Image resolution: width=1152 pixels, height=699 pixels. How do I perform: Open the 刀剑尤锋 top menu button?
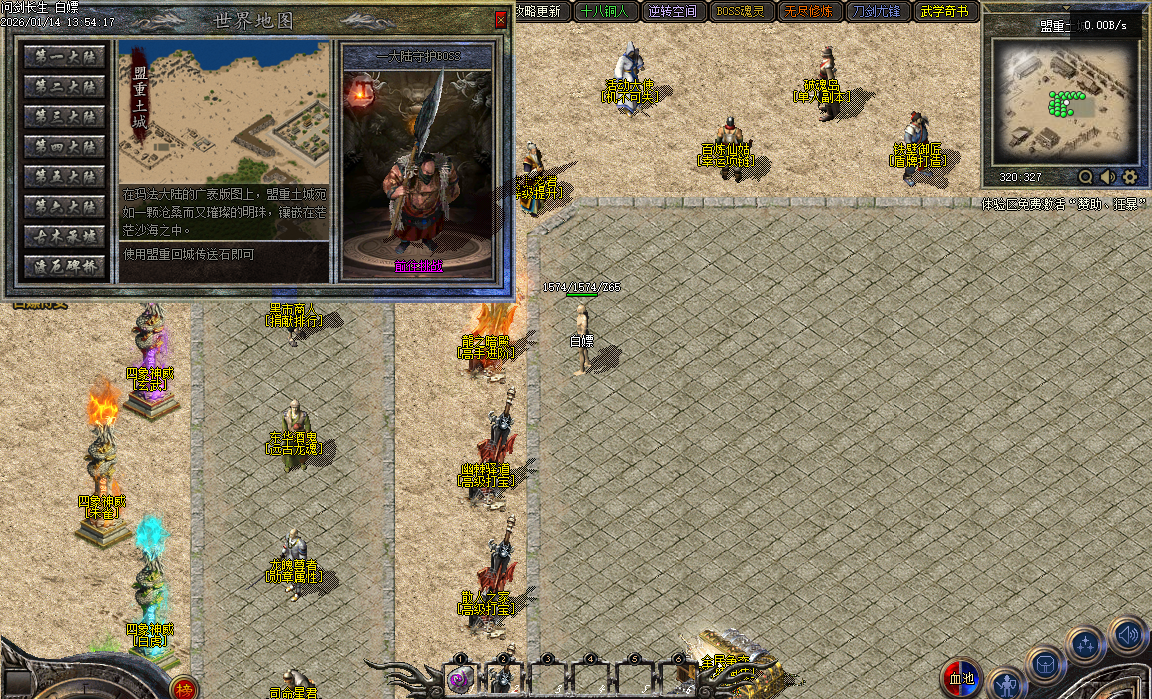[x=877, y=12]
